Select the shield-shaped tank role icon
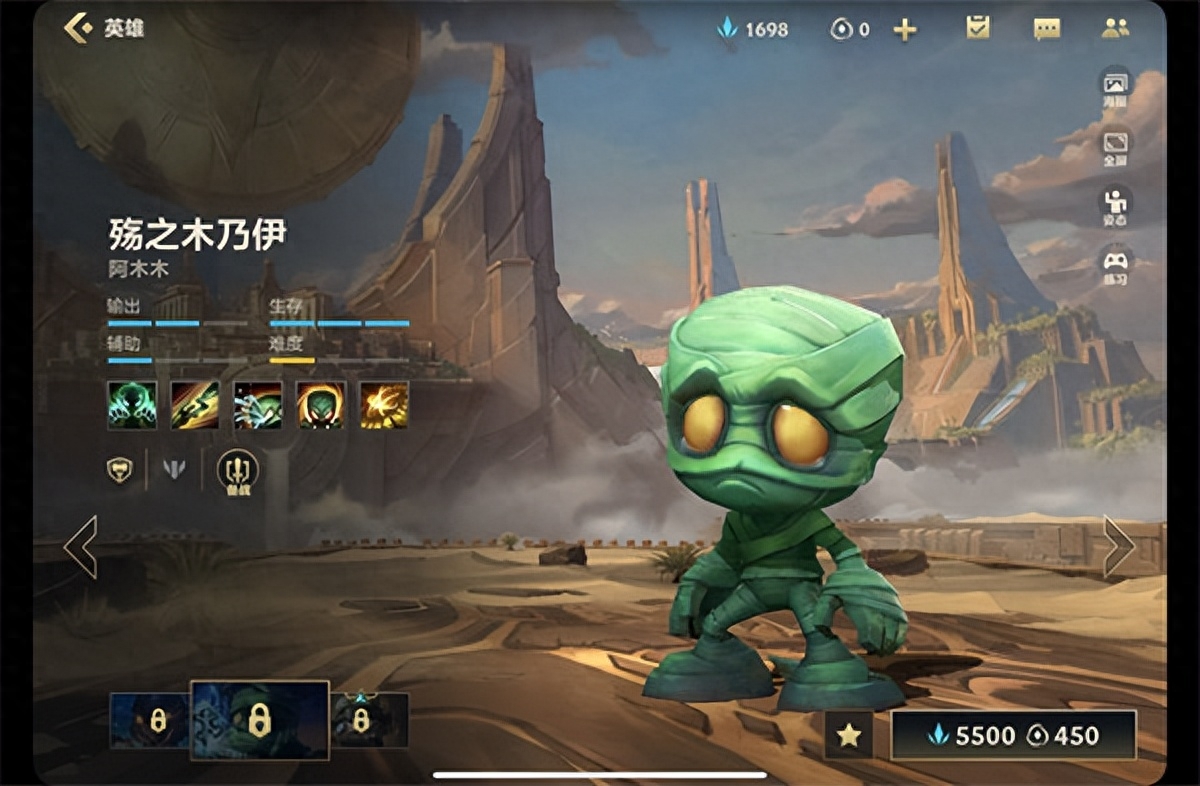Image resolution: width=1200 pixels, height=786 pixels. point(120,468)
